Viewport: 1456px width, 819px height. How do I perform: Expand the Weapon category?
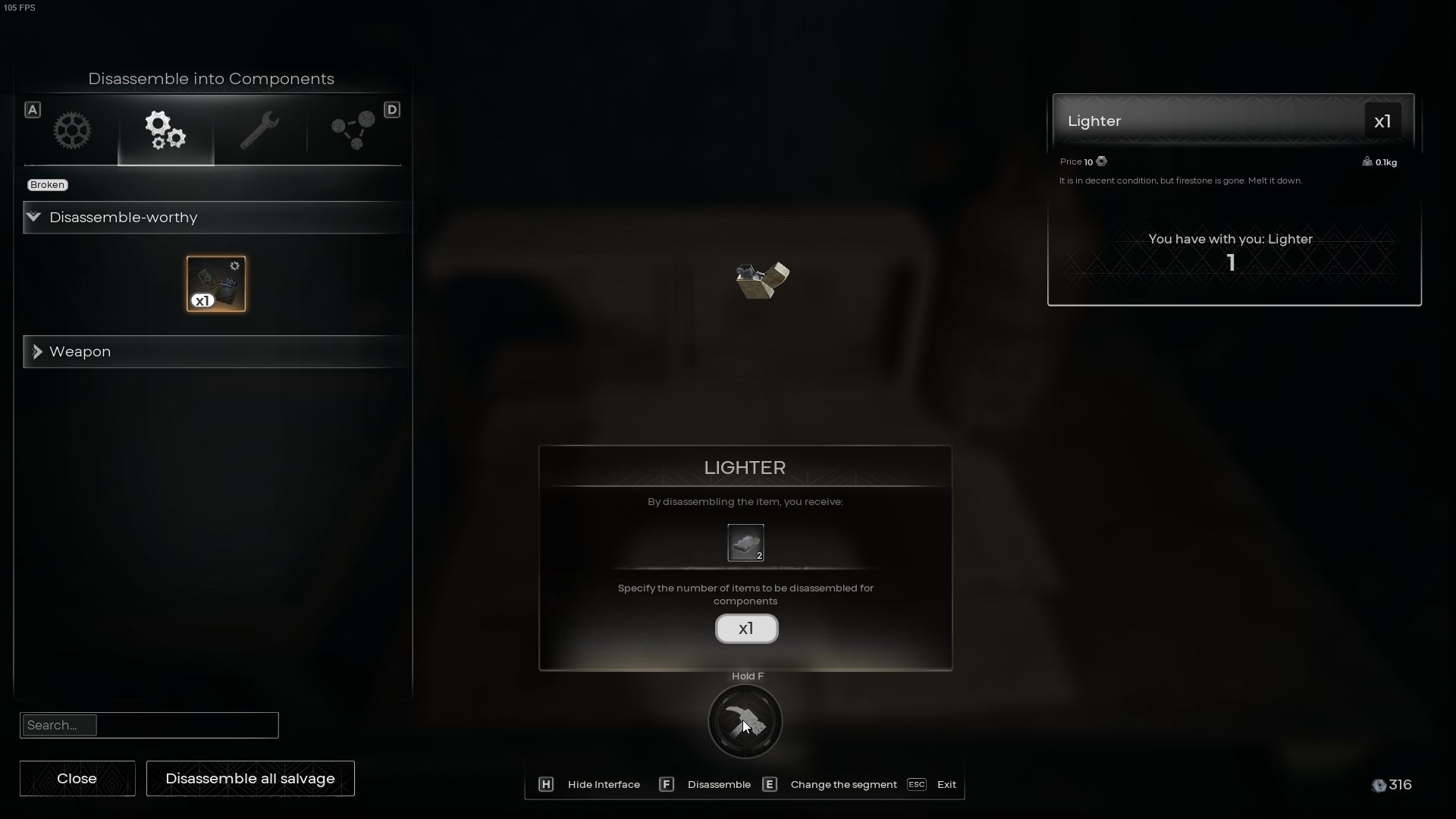(37, 352)
